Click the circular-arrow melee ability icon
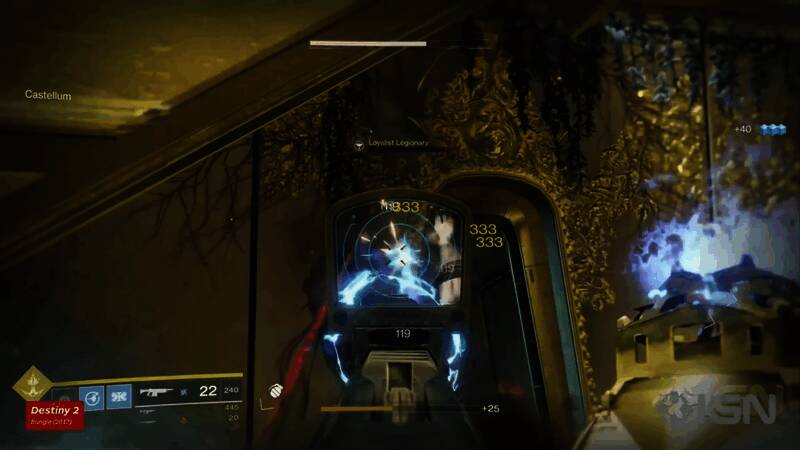The height and width of the screenshot is (450, 800). coord(93,396)
